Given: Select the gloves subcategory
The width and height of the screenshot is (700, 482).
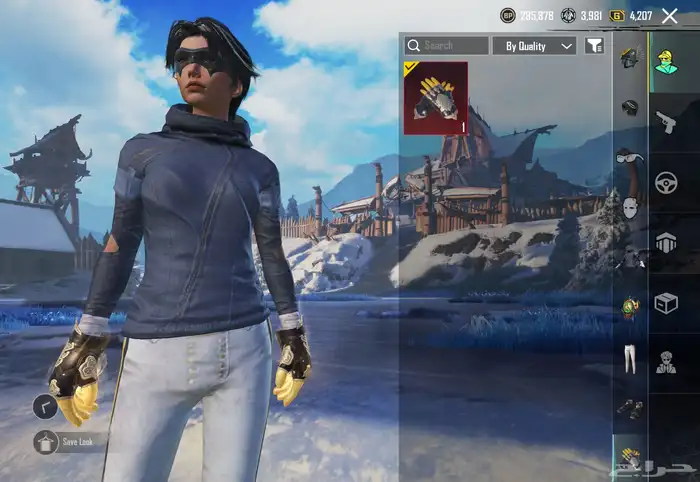Looking at the screenshot, I should pos(630,457).
